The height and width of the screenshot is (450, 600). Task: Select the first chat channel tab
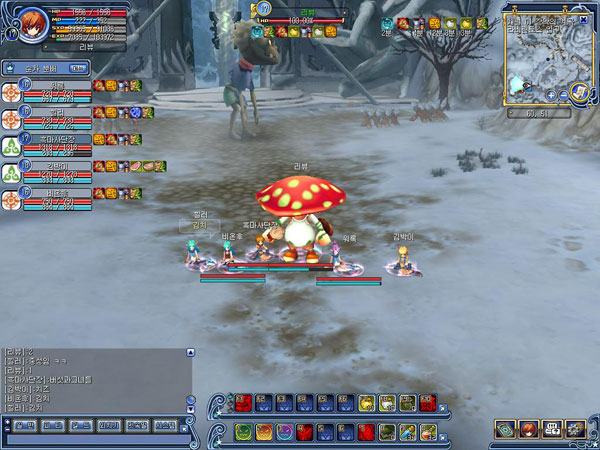[x=19, y=425]
